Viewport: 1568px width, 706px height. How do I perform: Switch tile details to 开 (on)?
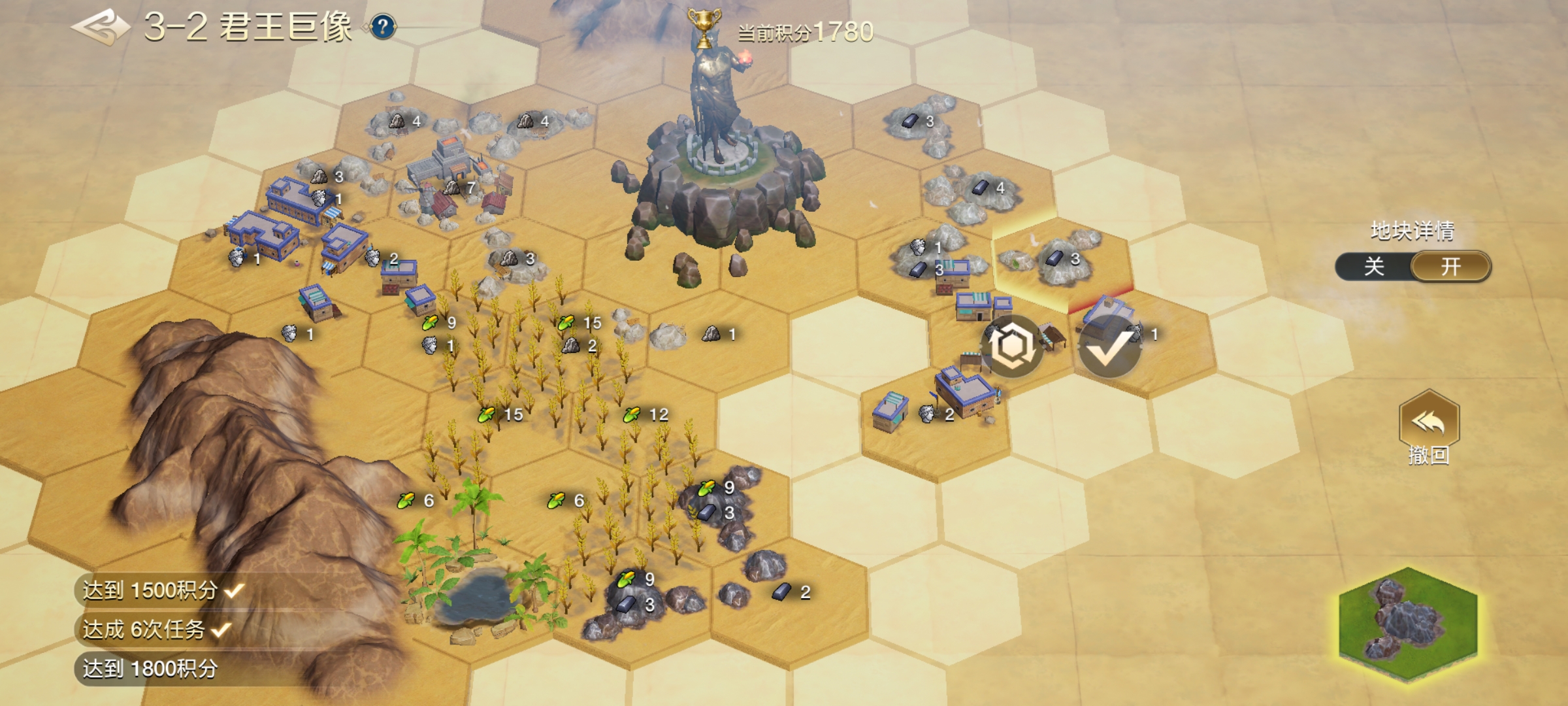(x=1450, y=267)
